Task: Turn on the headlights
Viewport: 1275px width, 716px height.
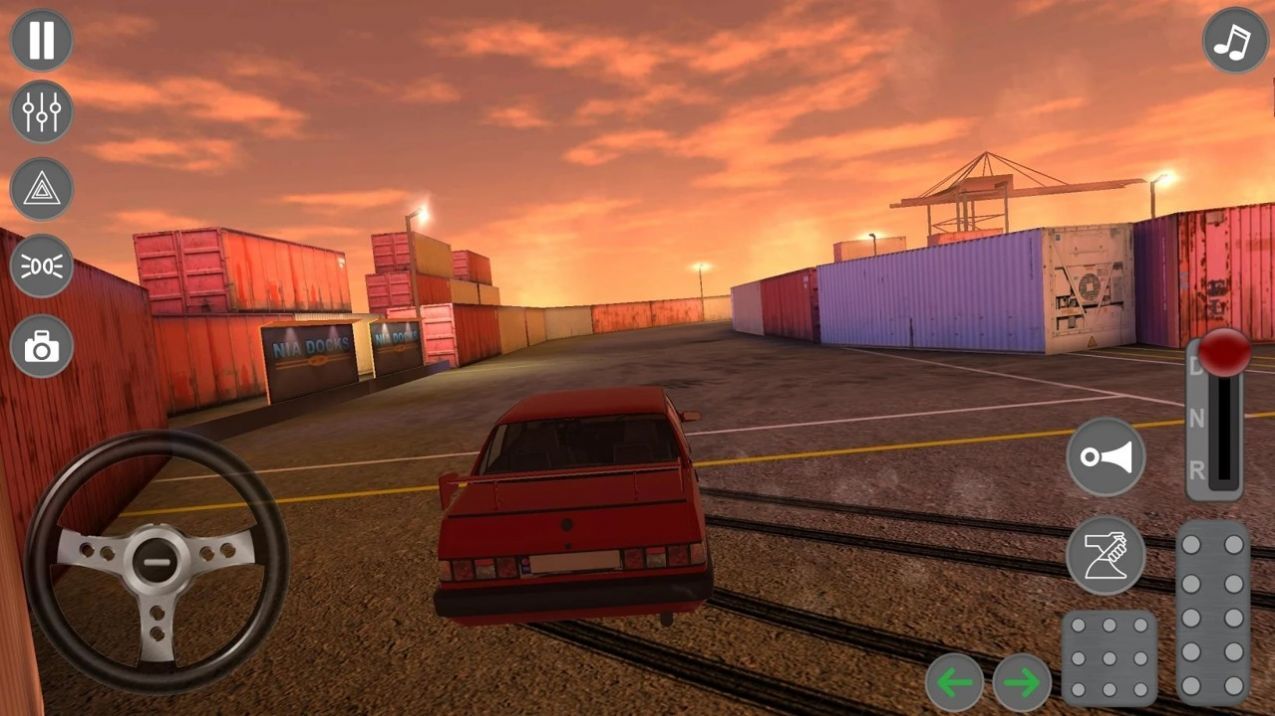Action: click(x=41, y=266)
